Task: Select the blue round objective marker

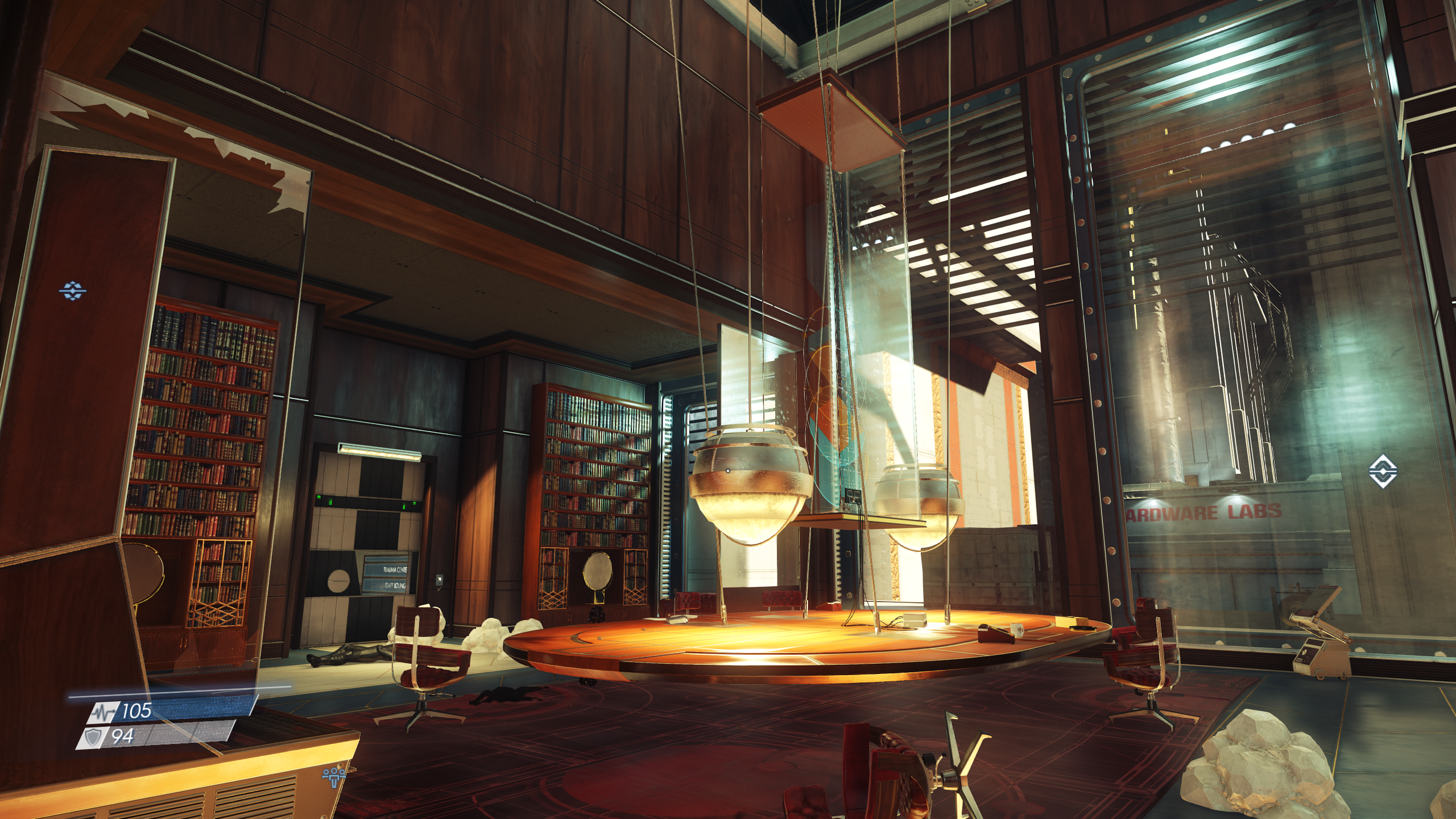Action: pos(73,291)
